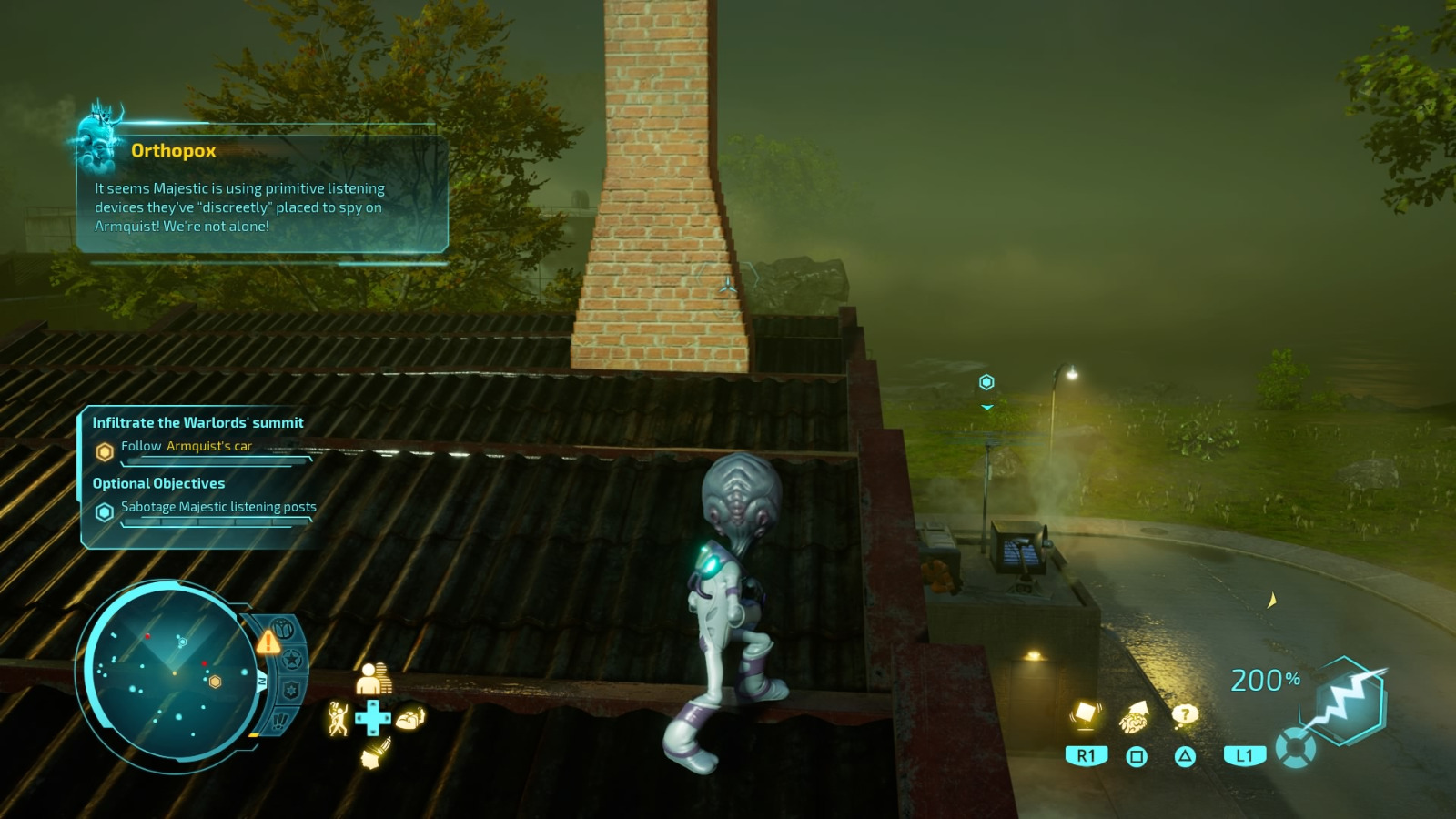Select the star emblem on the minimap ring

point(291,659)
